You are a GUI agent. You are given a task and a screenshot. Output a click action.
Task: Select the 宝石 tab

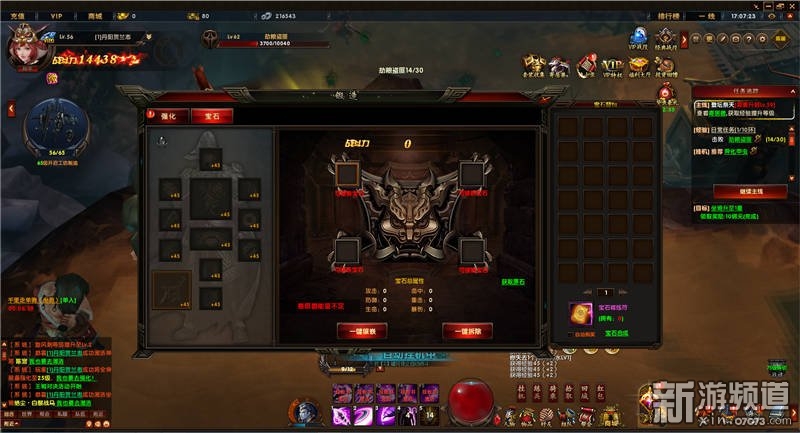205,116
